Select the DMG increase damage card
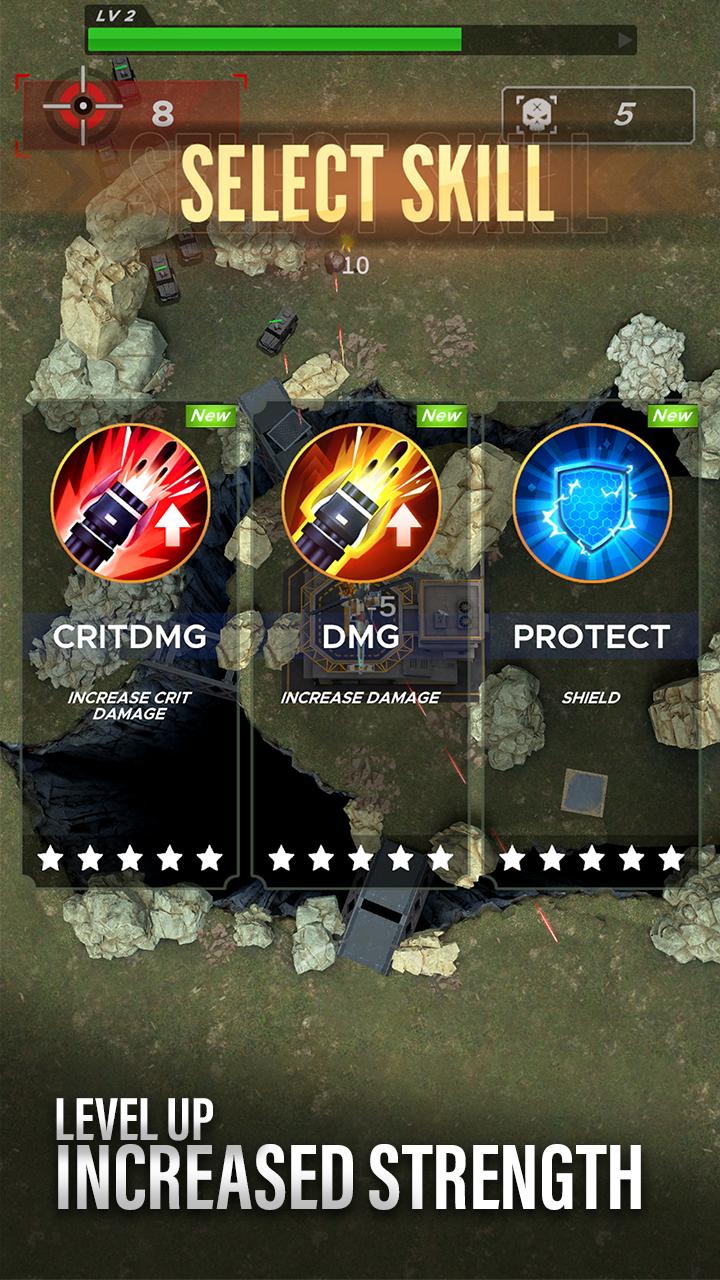This screenshot has width=720, height=1280. coord(360,640)
